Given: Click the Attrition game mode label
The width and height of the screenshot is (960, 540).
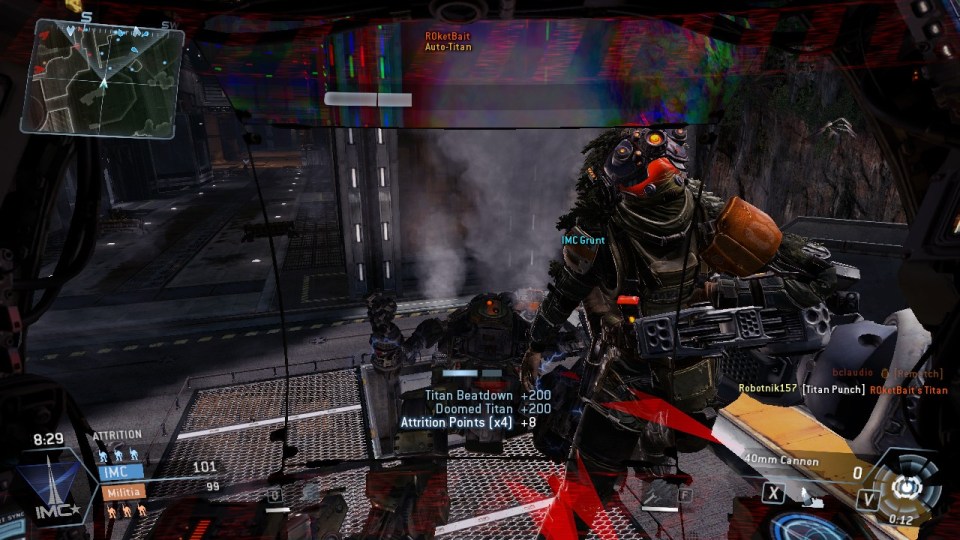Looking at the screenshot, I should pos(117,436).
